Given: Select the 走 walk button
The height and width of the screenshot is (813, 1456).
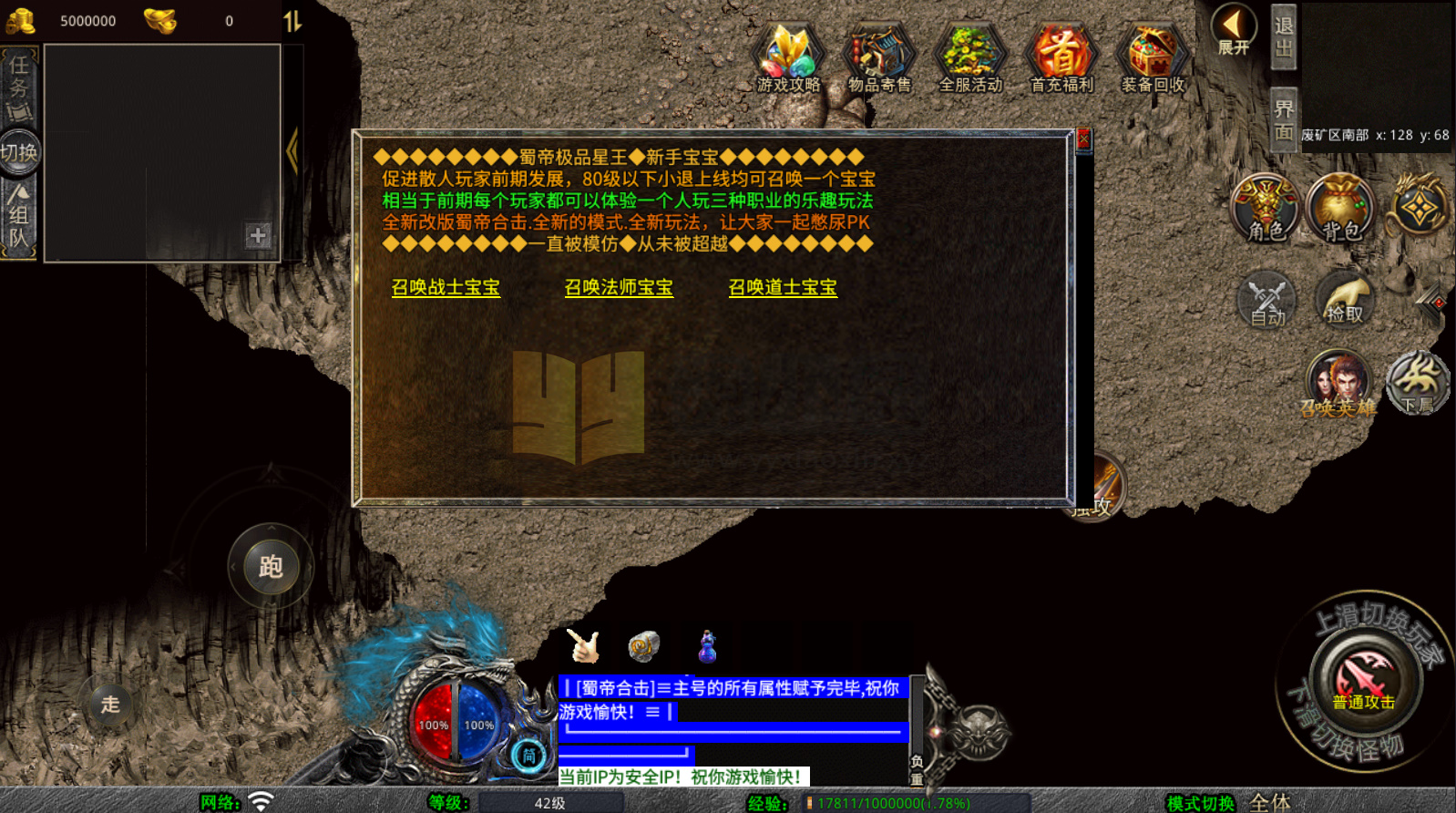Looking at the screenshot, I should tap(110, 705).
